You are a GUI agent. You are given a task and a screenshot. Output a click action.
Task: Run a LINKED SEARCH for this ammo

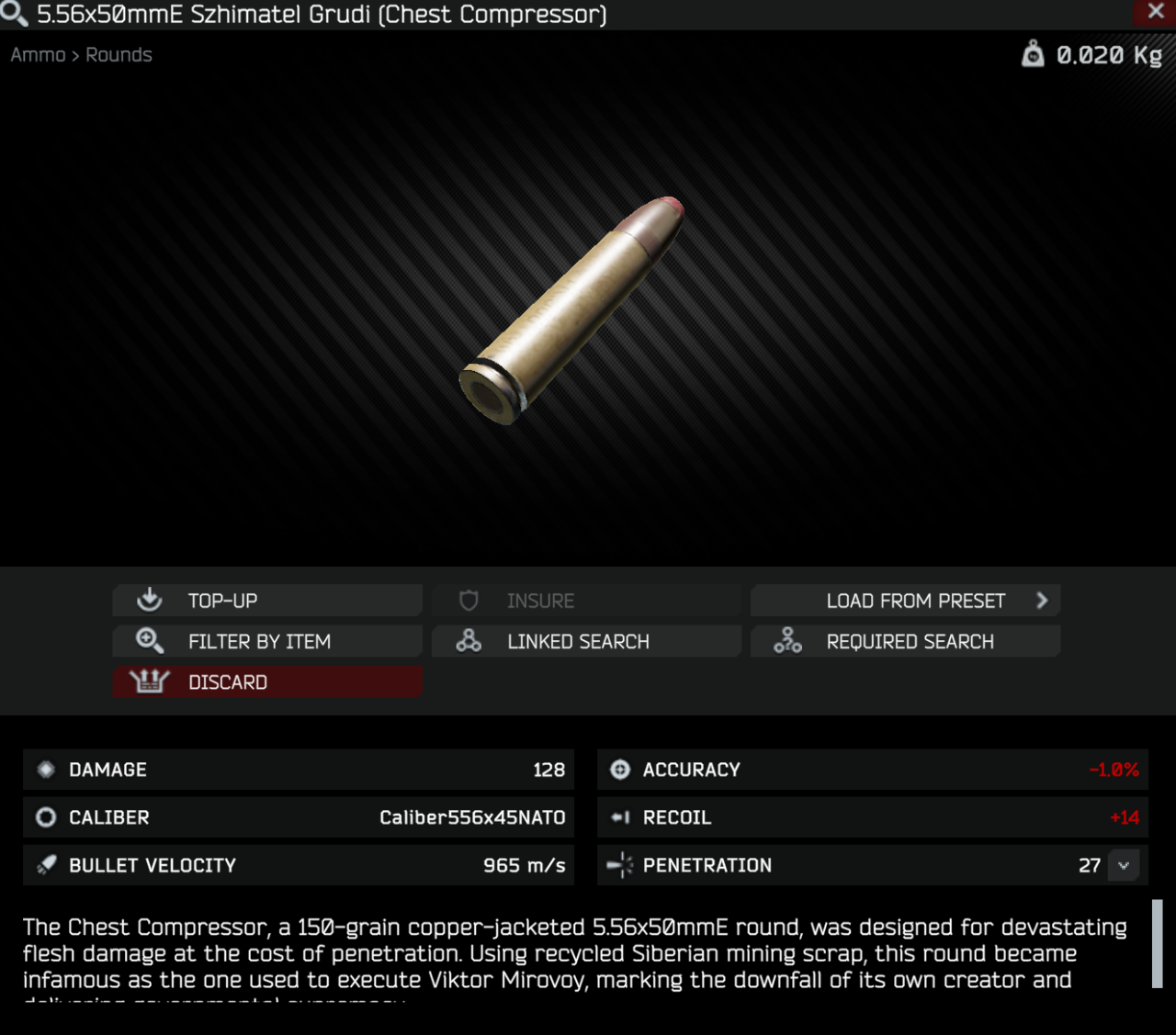tap(586, 641)
